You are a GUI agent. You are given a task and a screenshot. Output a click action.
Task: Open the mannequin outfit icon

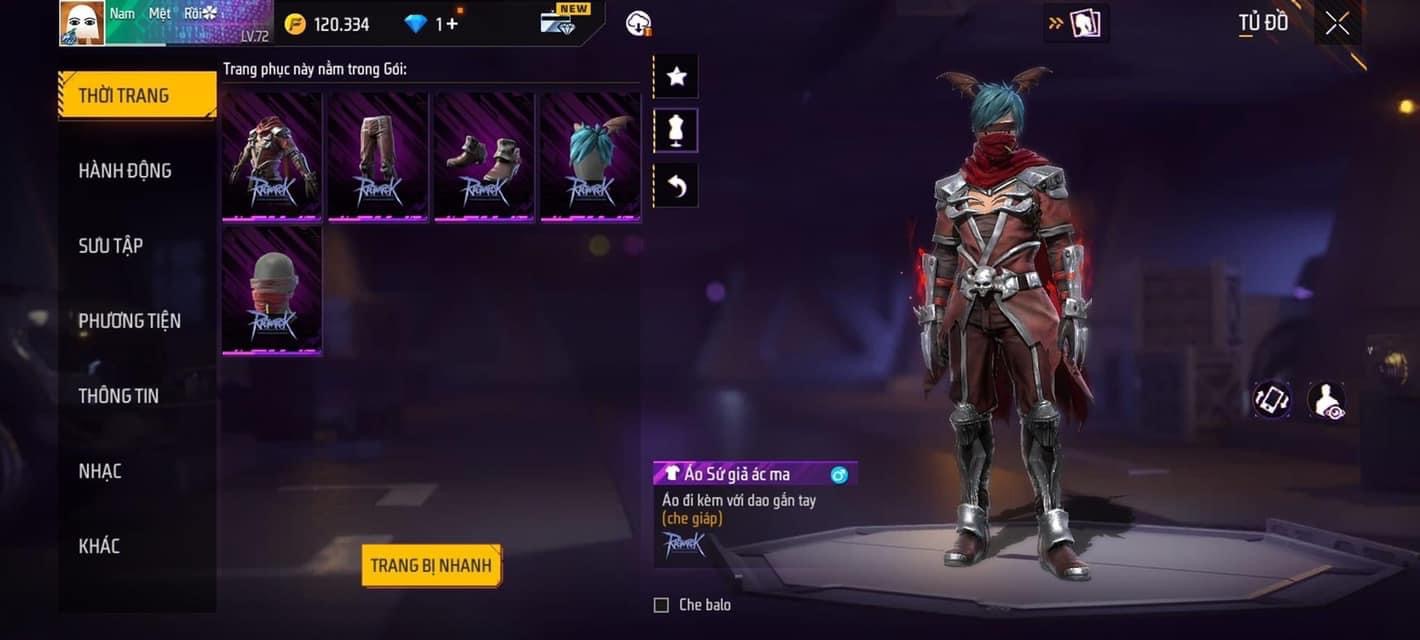point(676,131)
